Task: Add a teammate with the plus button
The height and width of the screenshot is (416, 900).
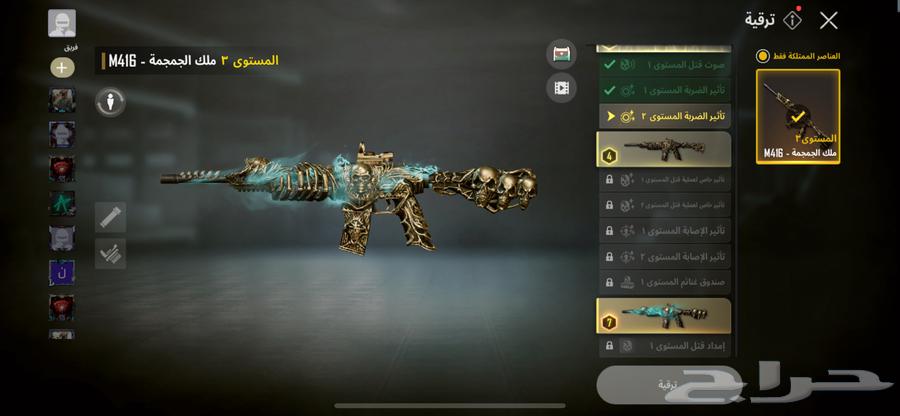Action: click(62, 68)
